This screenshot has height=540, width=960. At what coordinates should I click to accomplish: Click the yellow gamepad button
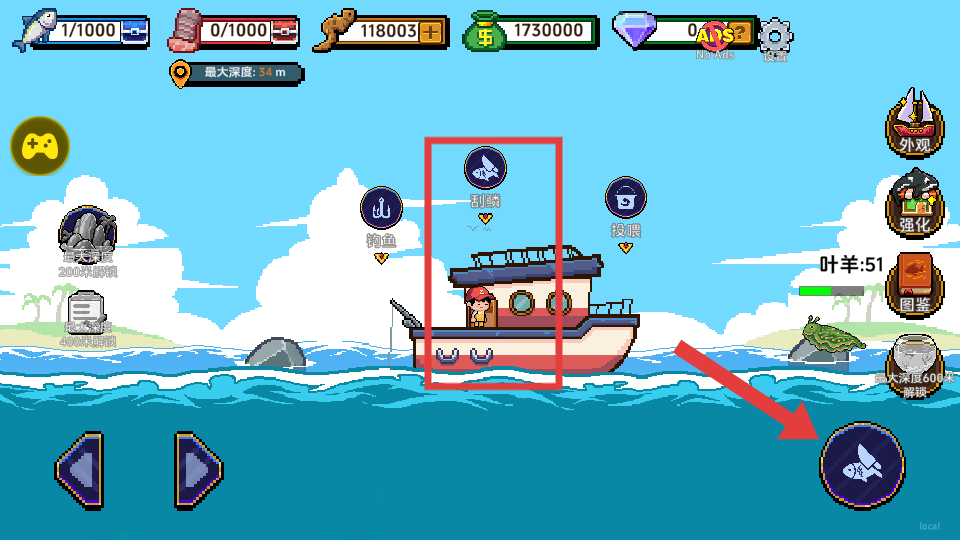point(39,146)
